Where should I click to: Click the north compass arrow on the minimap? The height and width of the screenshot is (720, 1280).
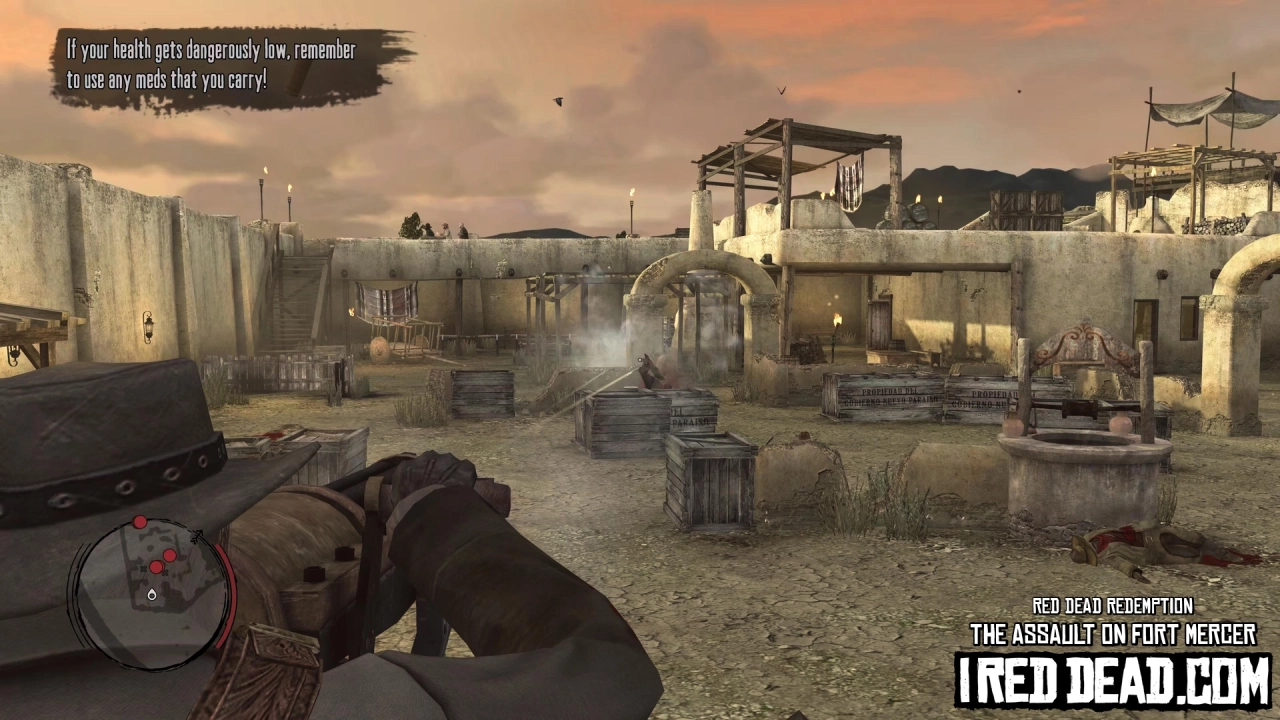(x=197, y=536)
